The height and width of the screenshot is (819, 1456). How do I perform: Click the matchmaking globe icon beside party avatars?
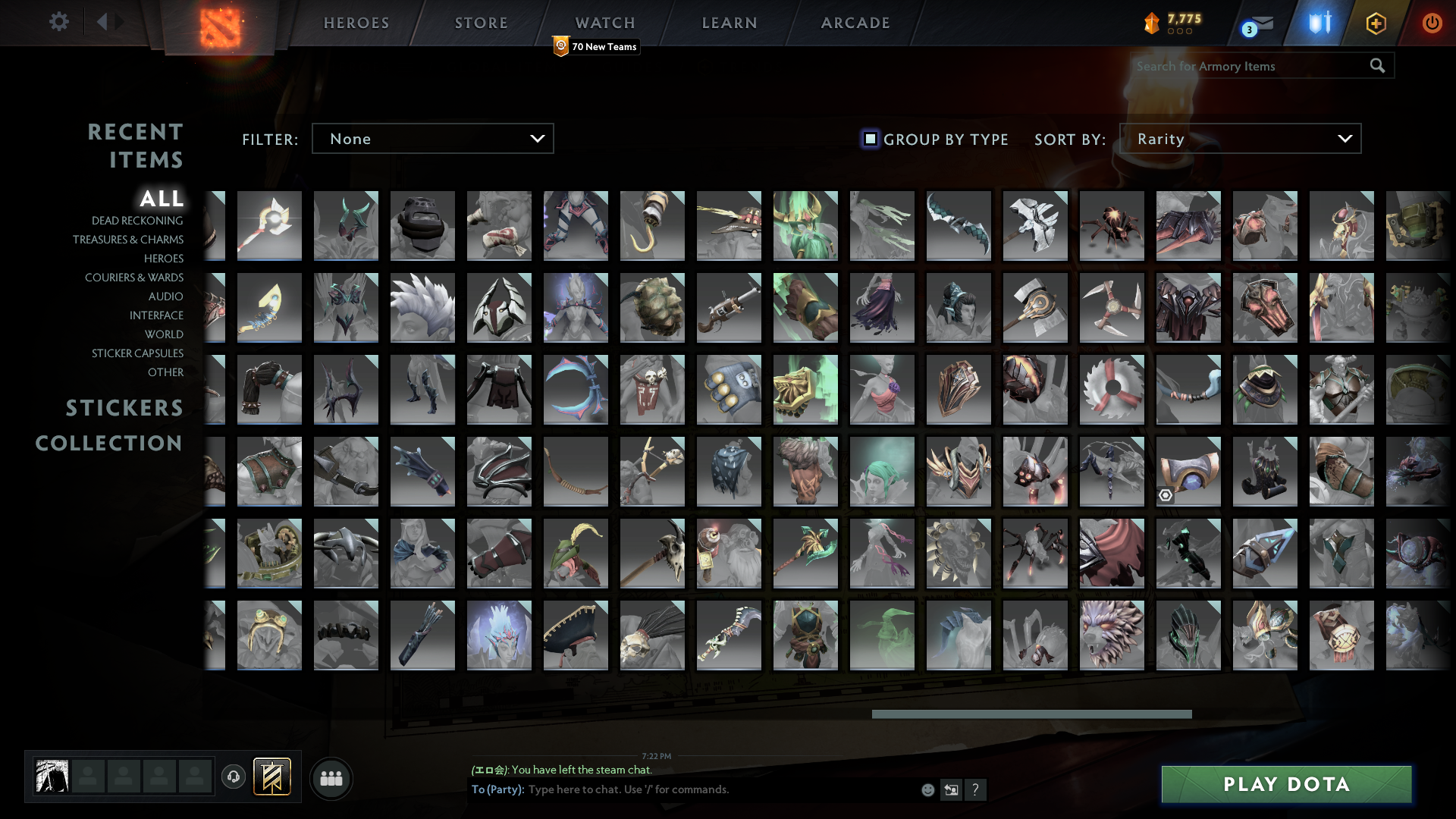click(234, 777)
